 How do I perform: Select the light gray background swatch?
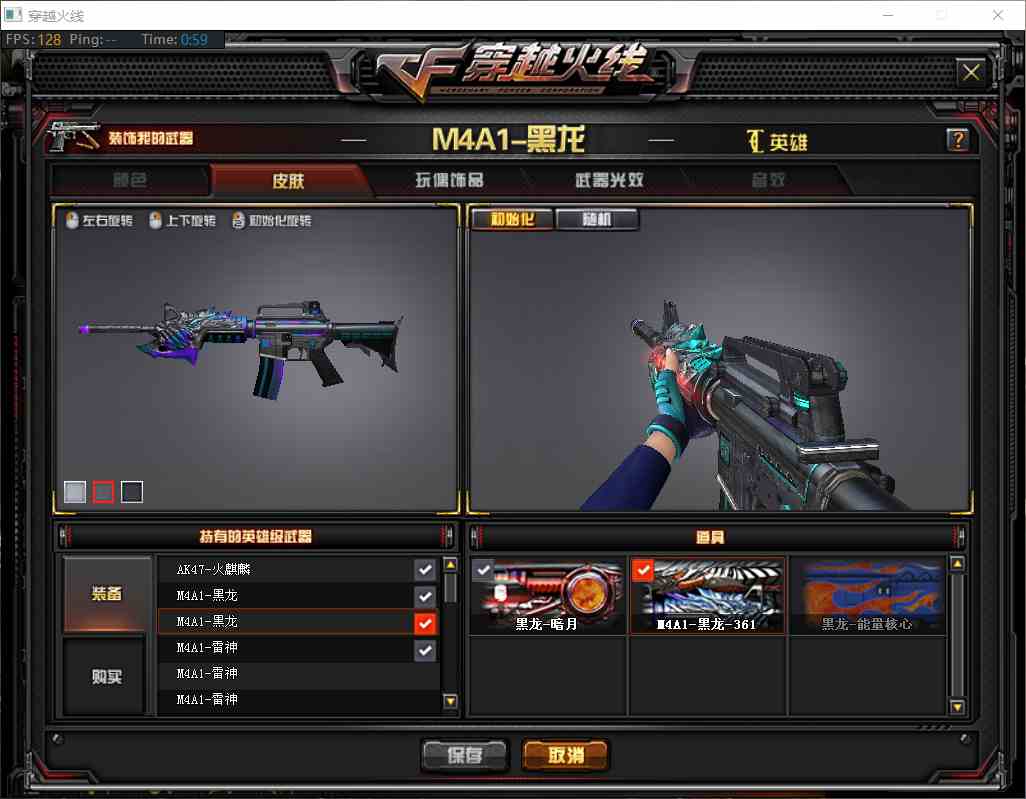point(75,491)
